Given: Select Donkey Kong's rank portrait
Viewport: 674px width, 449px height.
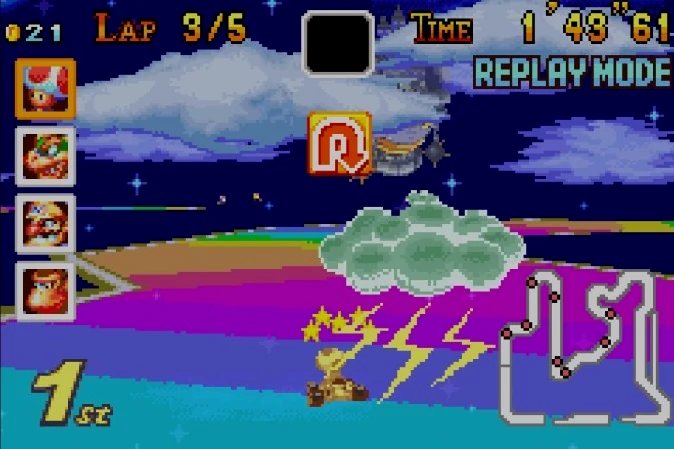Looking at the screenshot, I should [x=45, y=288].
